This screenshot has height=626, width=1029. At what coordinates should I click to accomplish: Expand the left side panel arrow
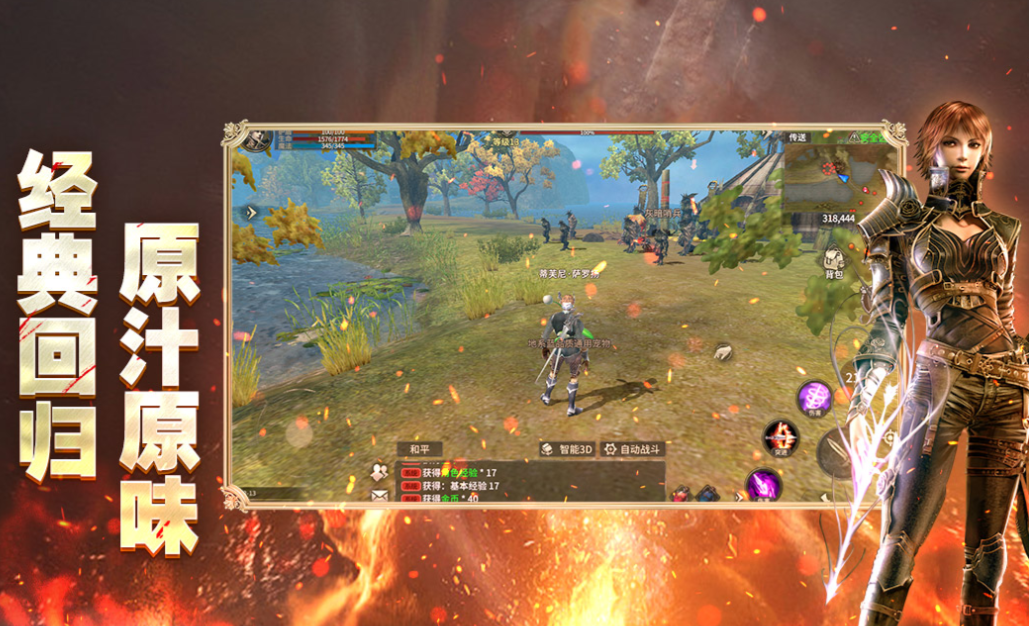pos(250,212)
